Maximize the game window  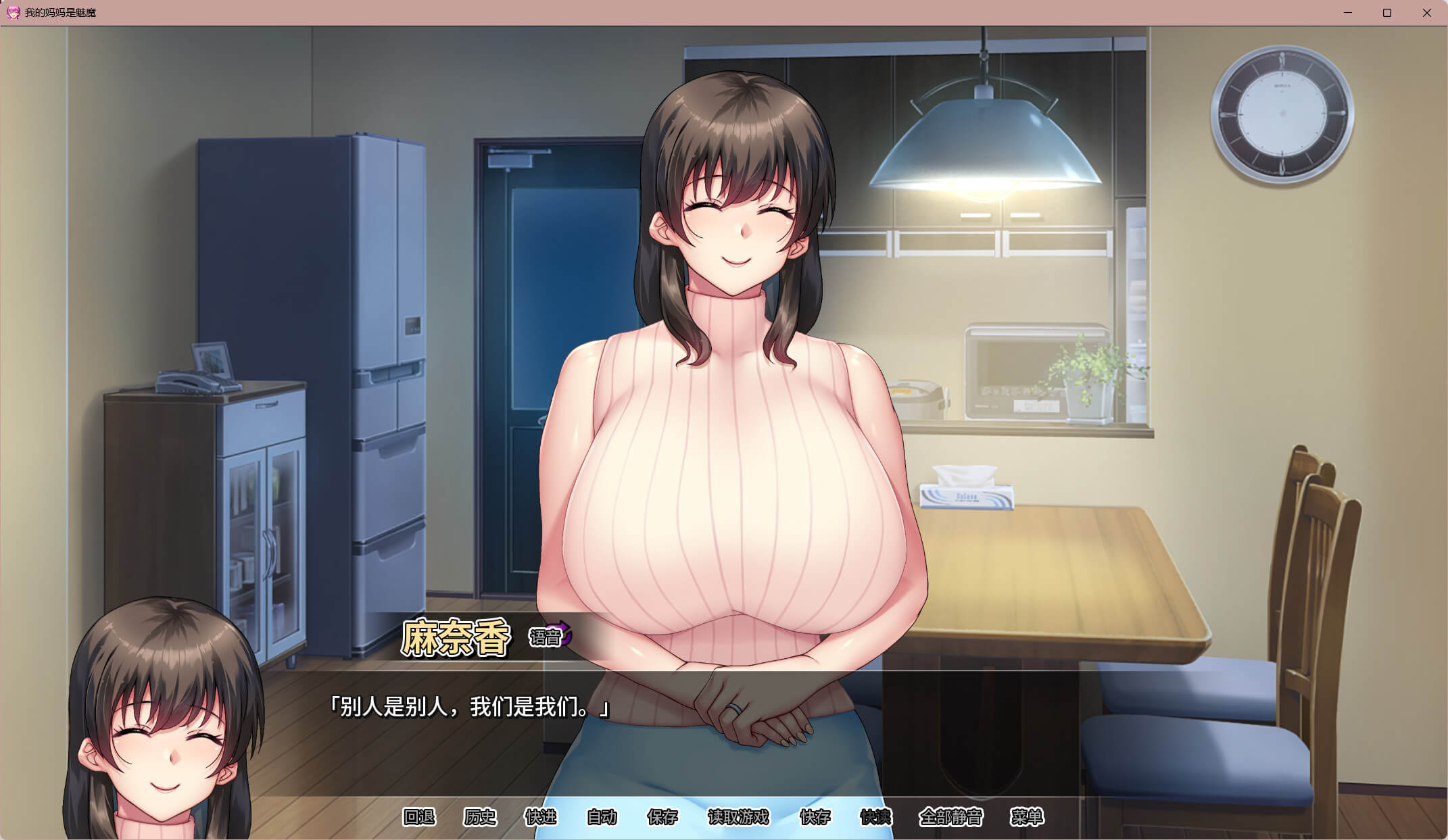[1387, 13]
